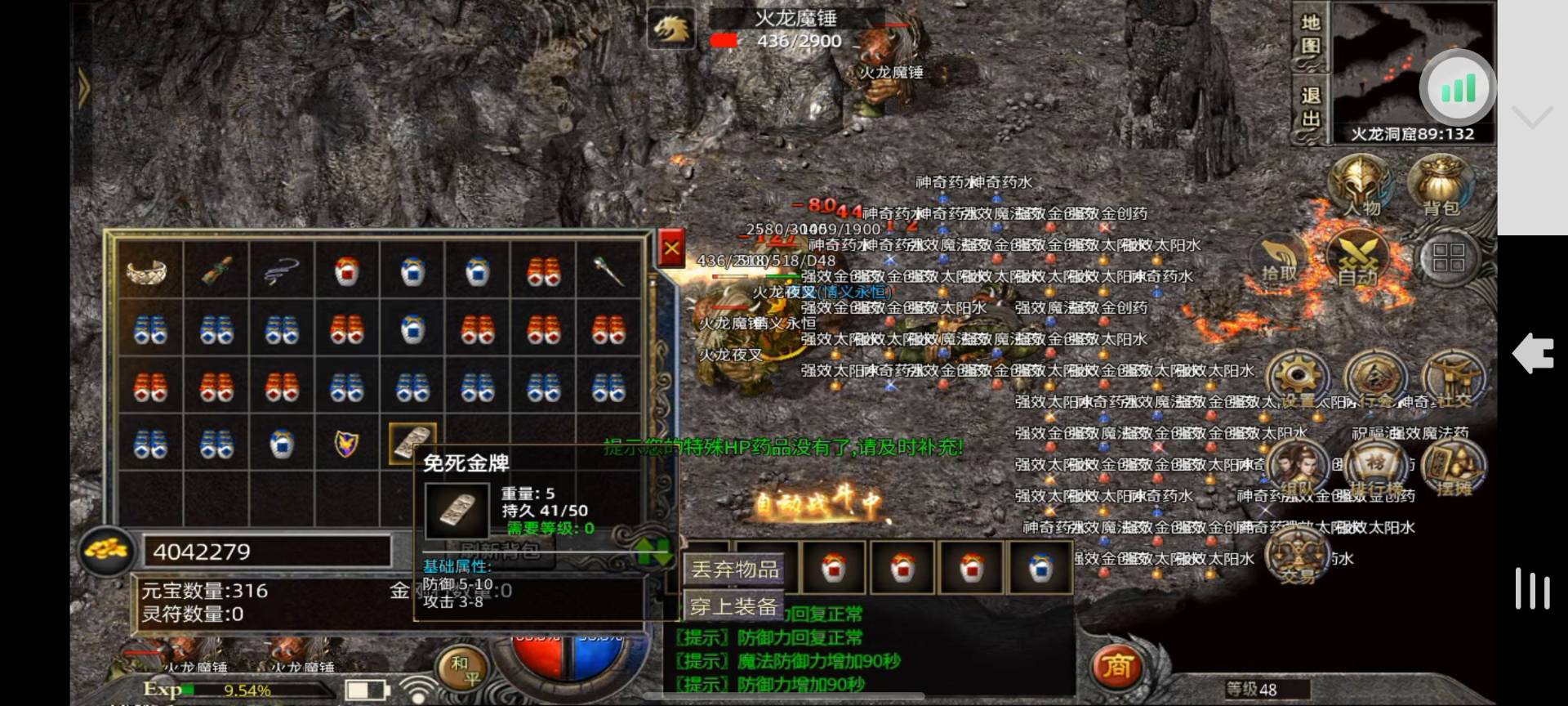Image resolution: width=1568 pixels, height=706 pixels.
Task: Select the coiled whip inventory item
Action: point(282,270)
